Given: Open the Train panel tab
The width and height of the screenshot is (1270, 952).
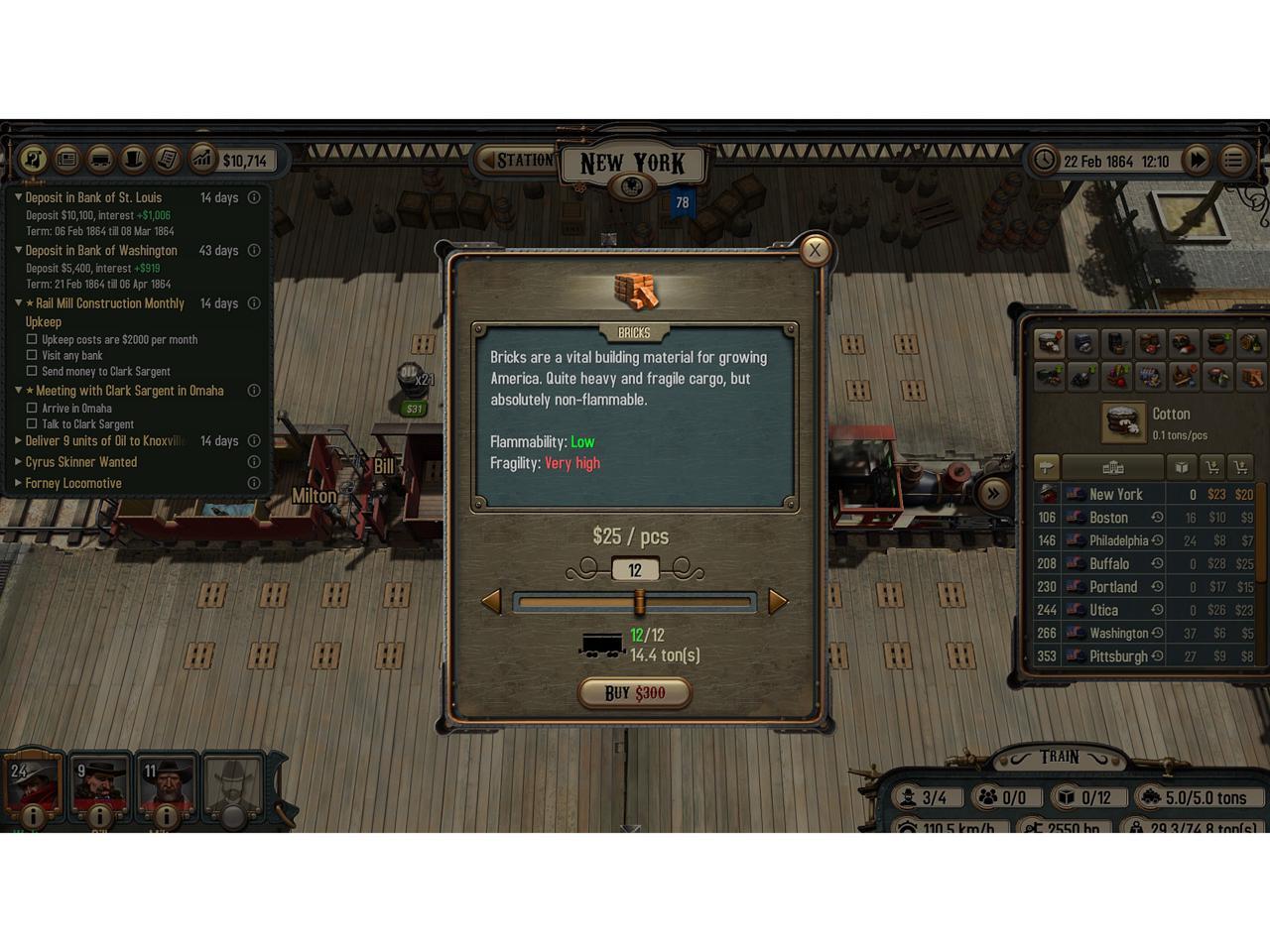Looking at the screenshot, I should (x=1059, y=758).
